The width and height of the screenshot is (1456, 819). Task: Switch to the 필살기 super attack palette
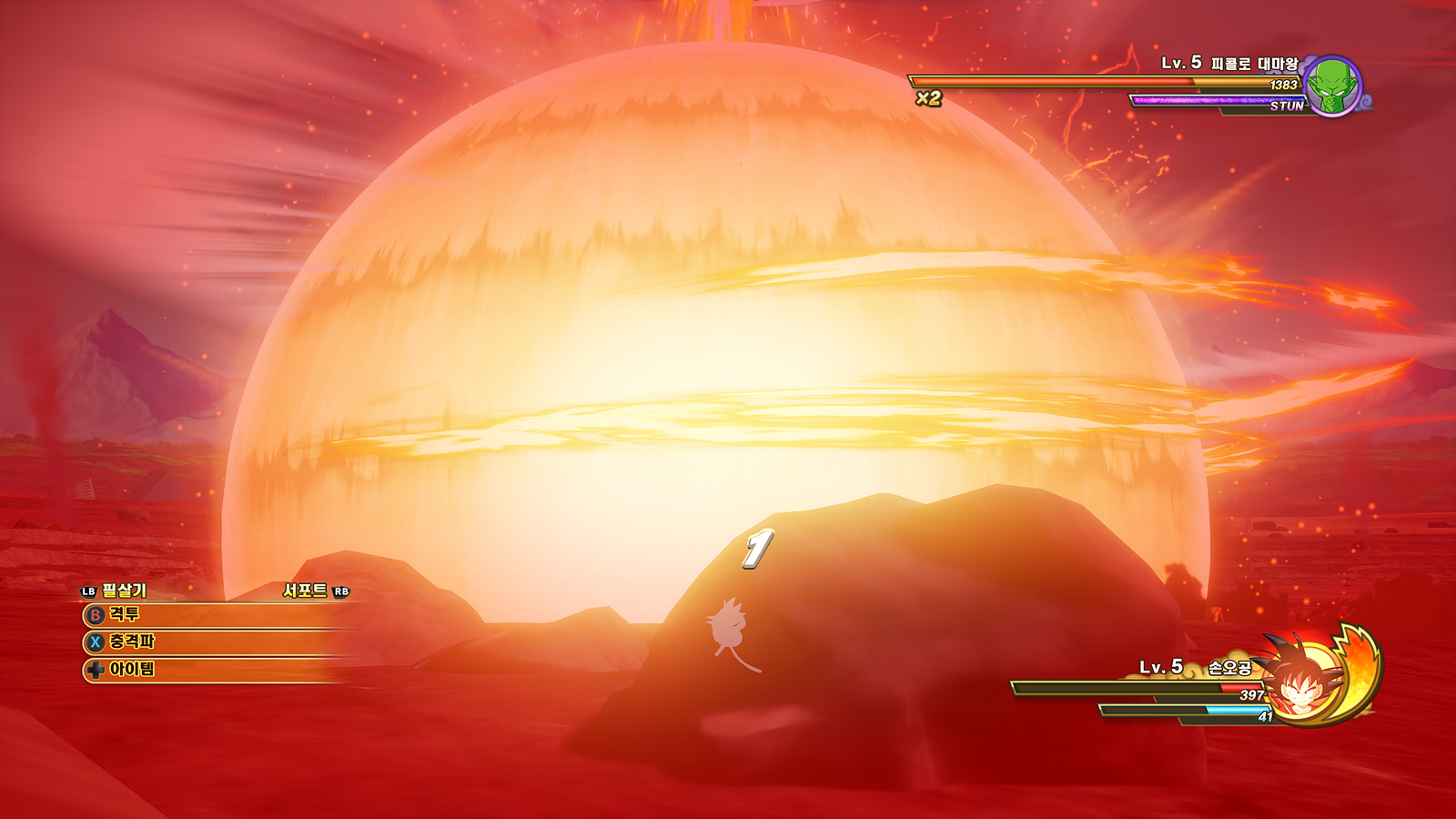point(116,591)
